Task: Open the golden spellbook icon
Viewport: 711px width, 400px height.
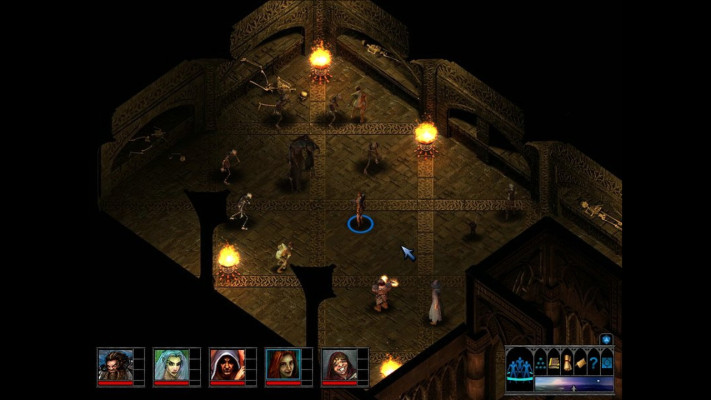Action: point(553,361)
